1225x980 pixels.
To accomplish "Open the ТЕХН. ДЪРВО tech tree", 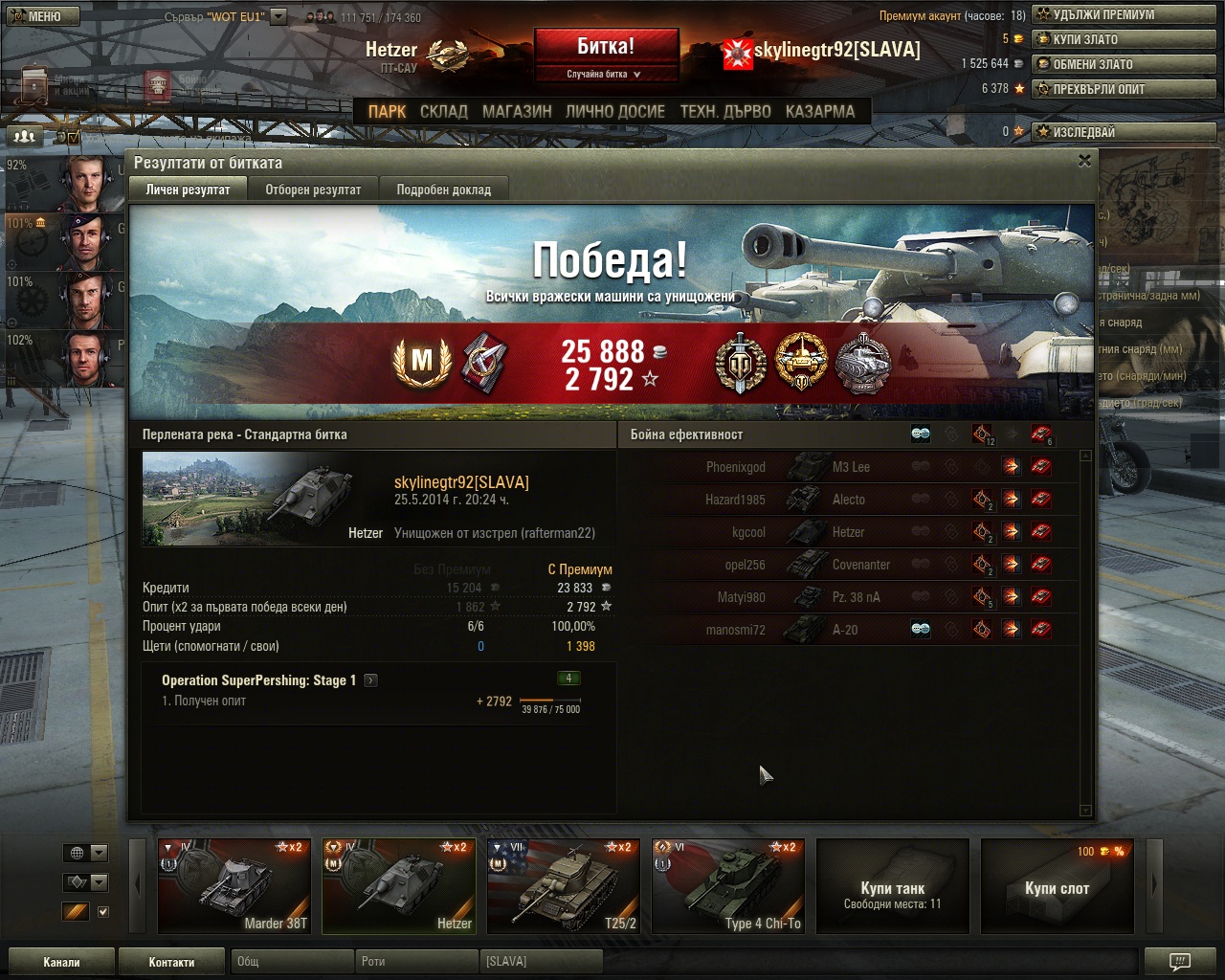I will 725,111.
